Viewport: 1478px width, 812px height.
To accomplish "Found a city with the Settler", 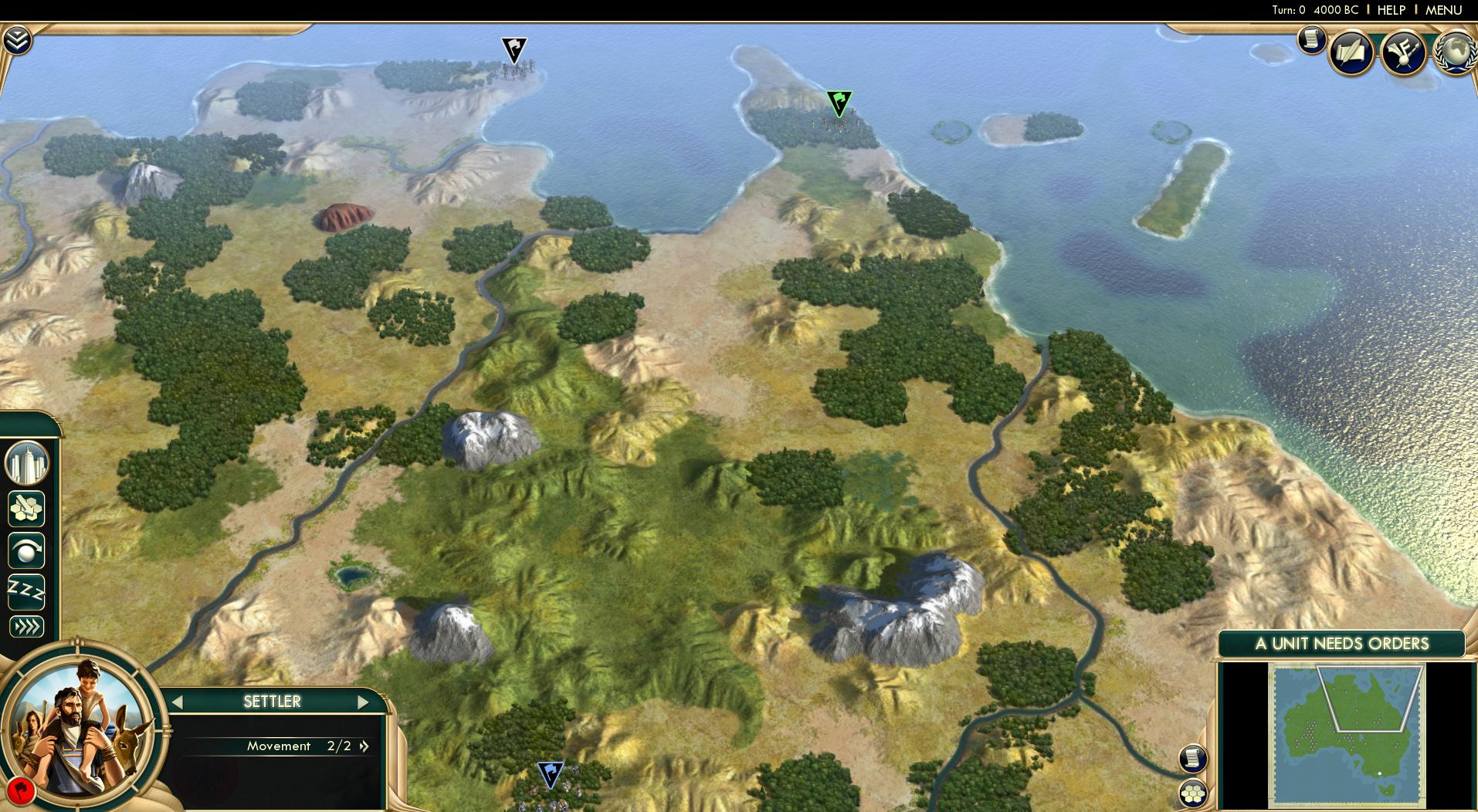I will tap(25, 461).
